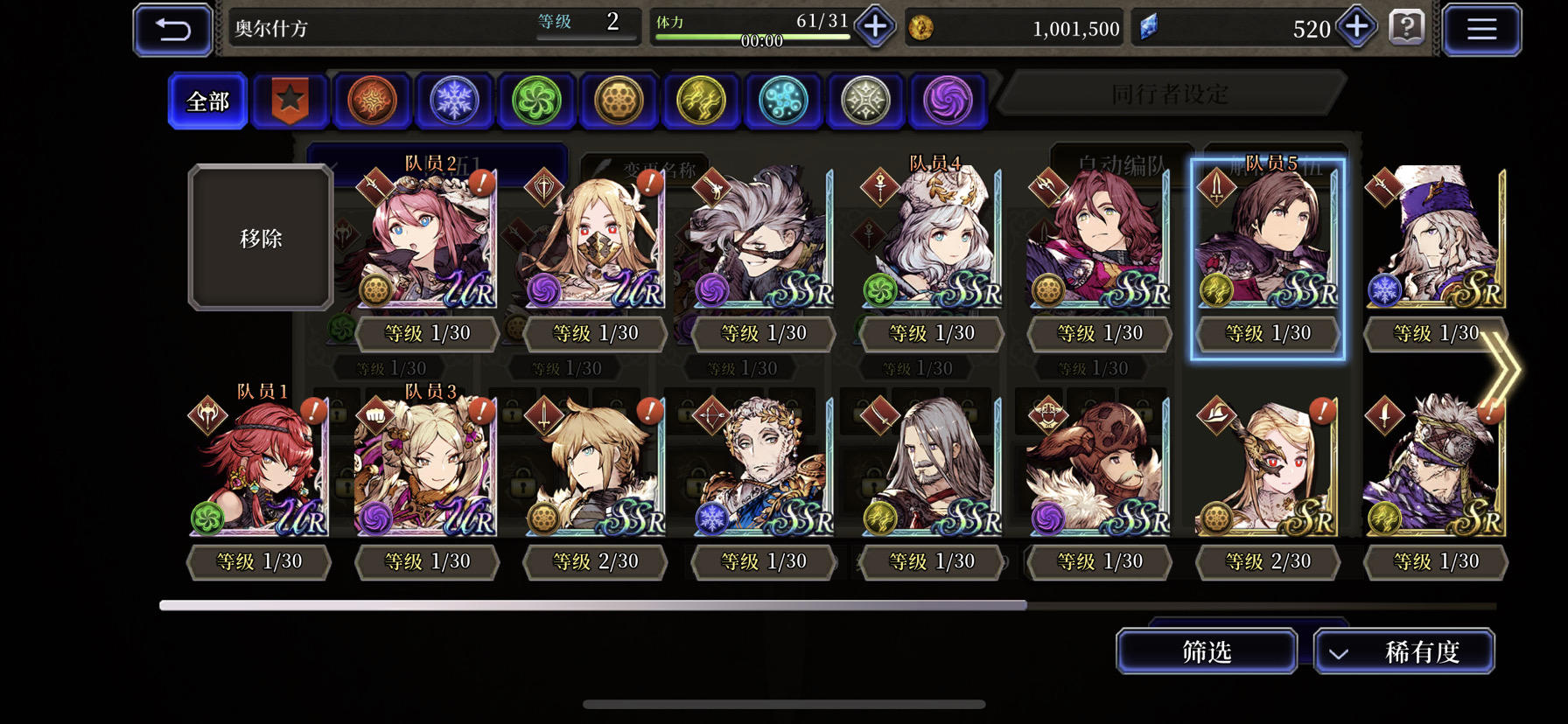The width and height of the screenshot is (1568, 724).
Task: Switch to the 全部 tab
Action: pos(206,100)
